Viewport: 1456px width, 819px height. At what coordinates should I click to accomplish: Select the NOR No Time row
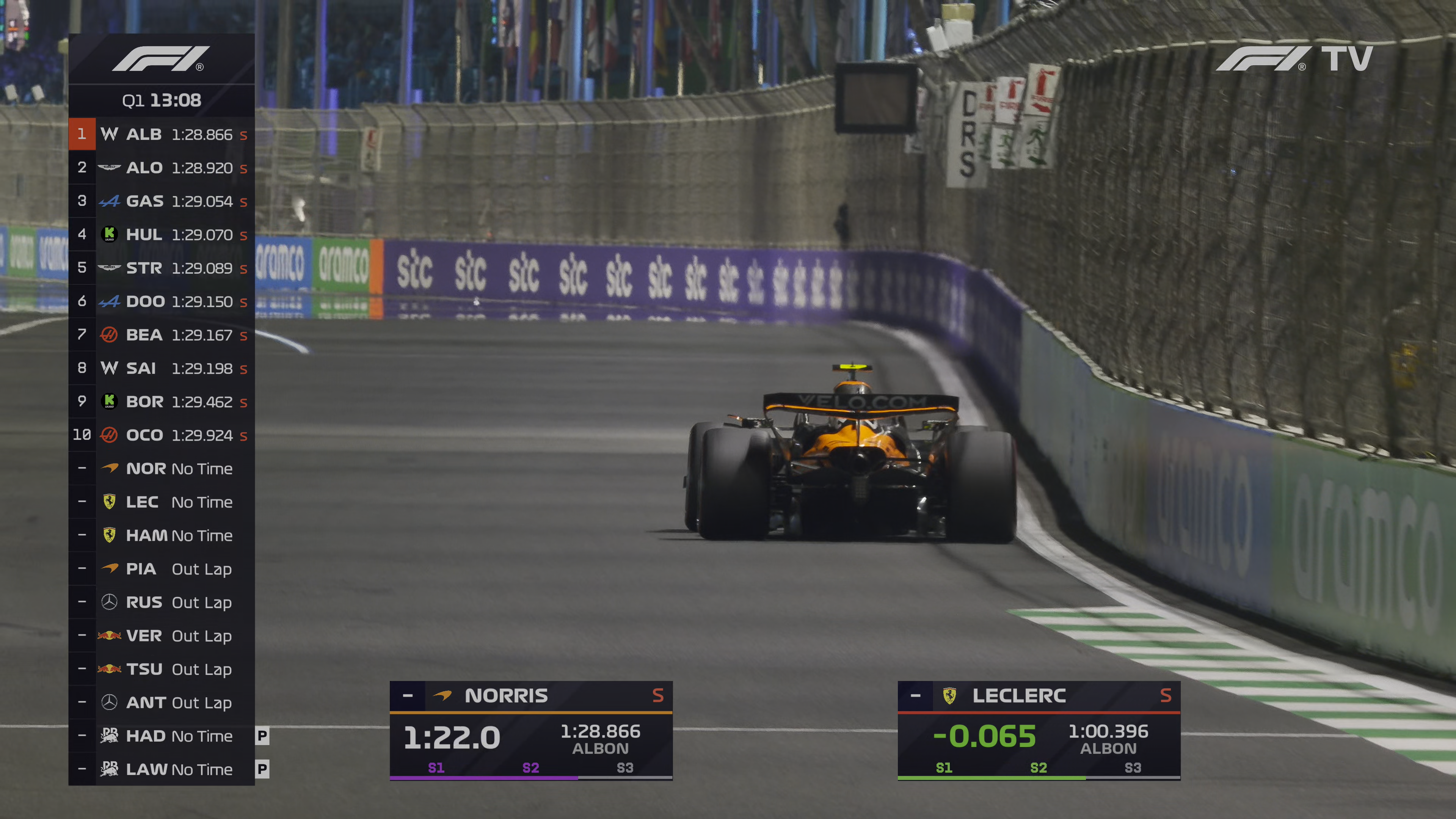162,469
